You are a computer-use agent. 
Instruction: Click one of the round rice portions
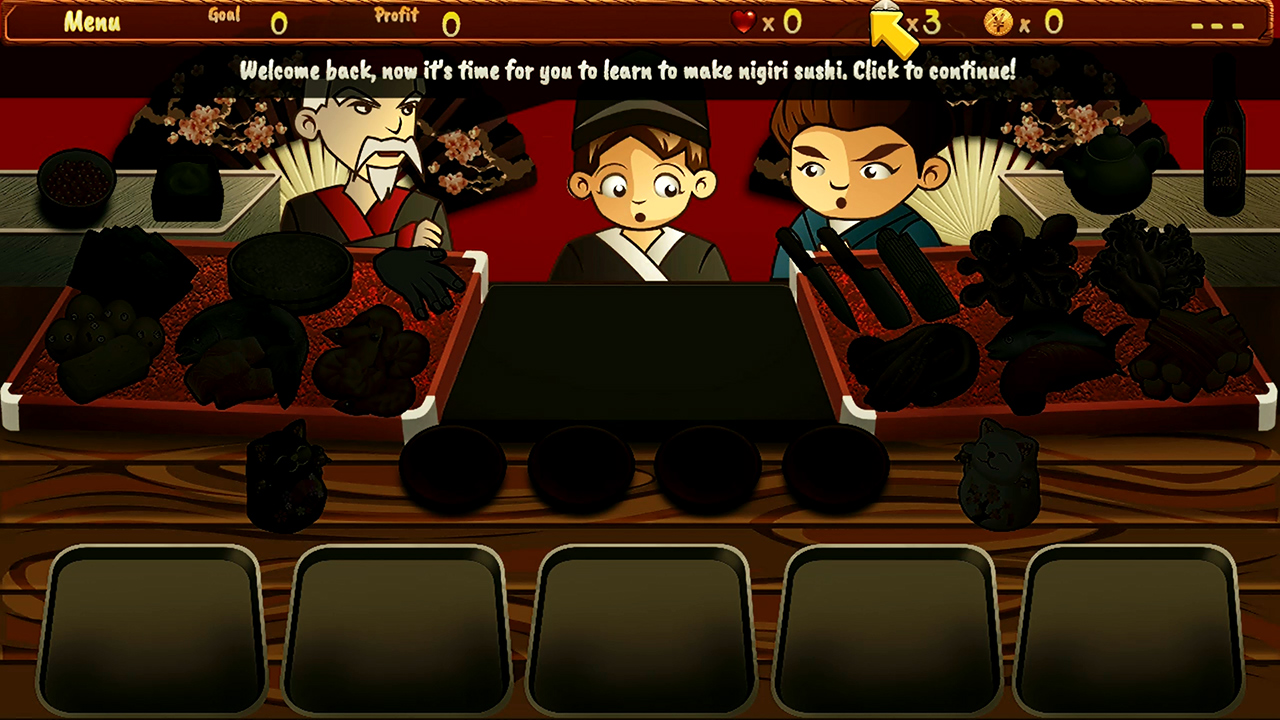point(456,464)
